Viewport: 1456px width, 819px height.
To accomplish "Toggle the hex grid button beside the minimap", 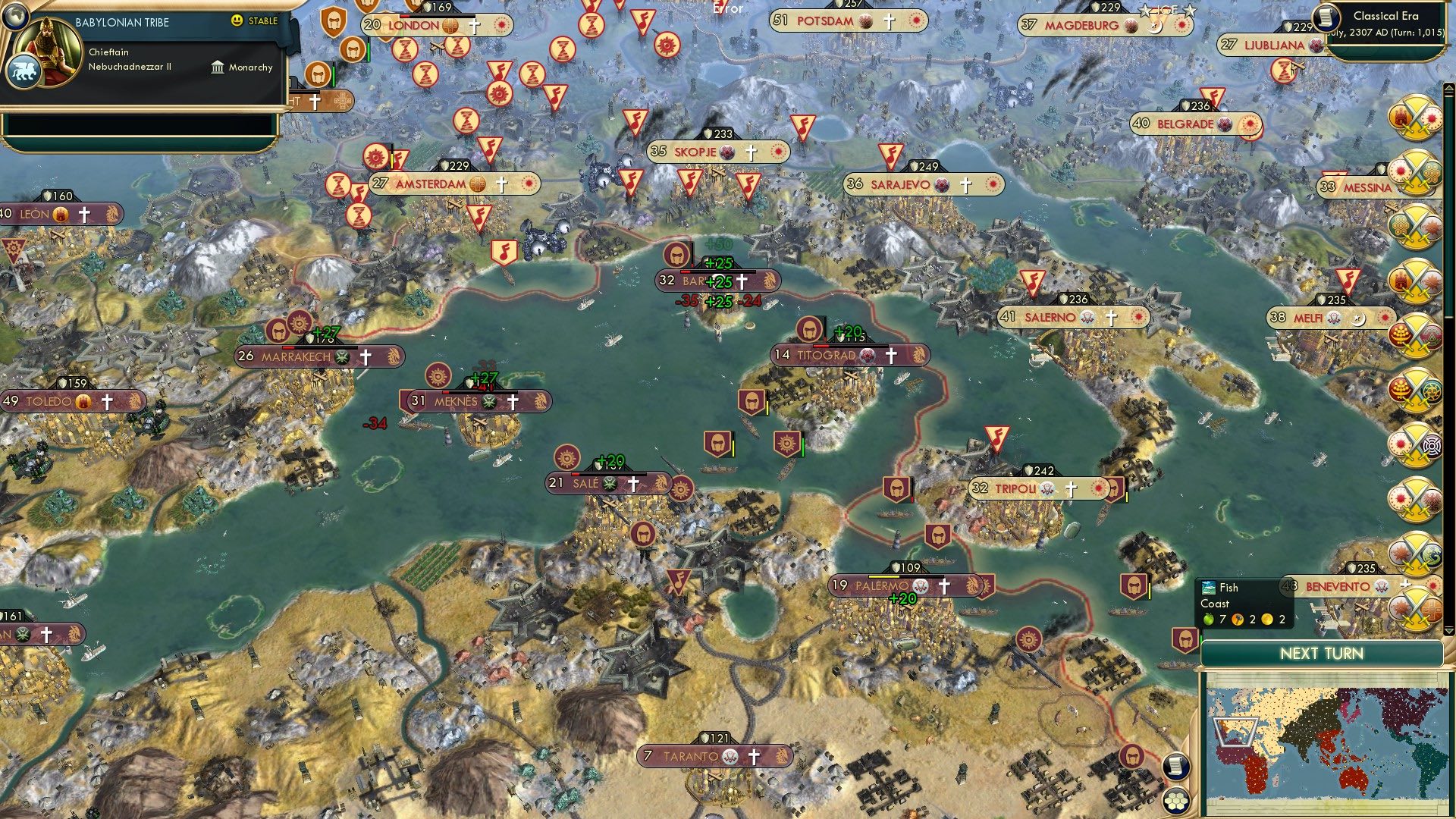I will (x=1177, y=801).
